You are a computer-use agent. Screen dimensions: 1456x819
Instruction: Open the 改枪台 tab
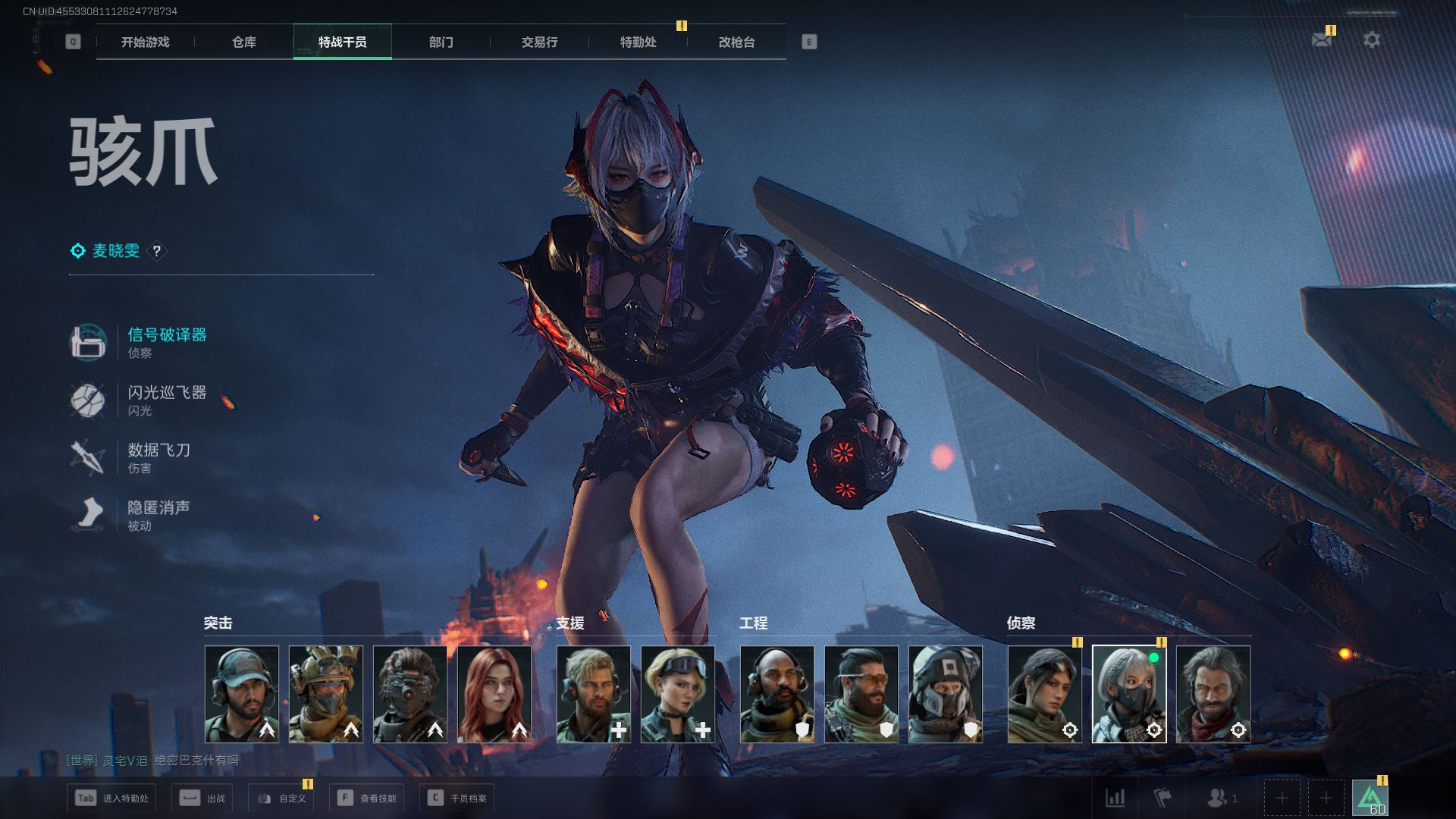(x=736, y=42)
